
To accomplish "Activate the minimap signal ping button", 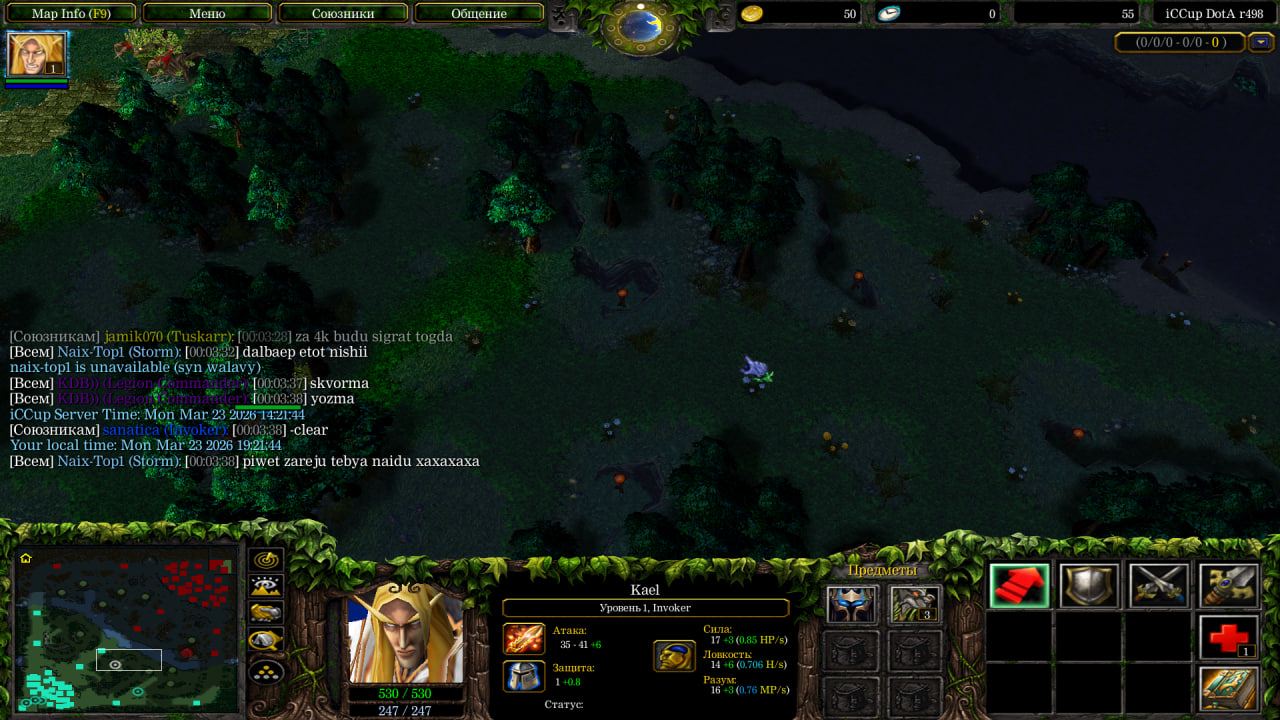I will (x=266, y=561).
